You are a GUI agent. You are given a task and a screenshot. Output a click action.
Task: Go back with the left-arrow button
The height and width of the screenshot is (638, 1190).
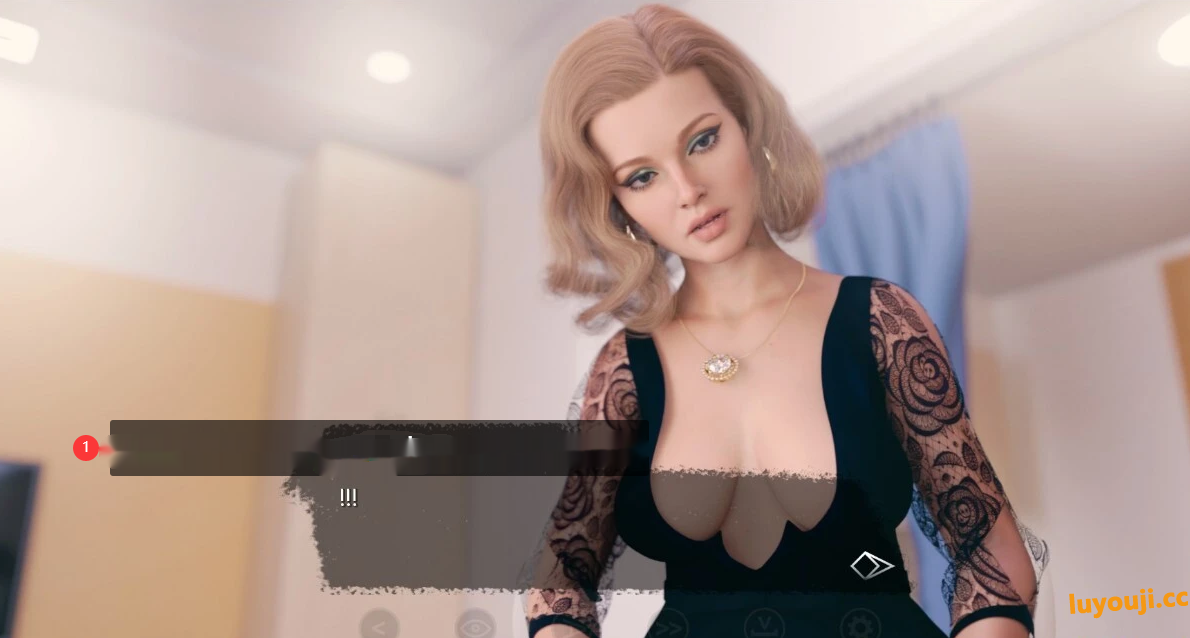pyautogui.click(x=379, y=626)
